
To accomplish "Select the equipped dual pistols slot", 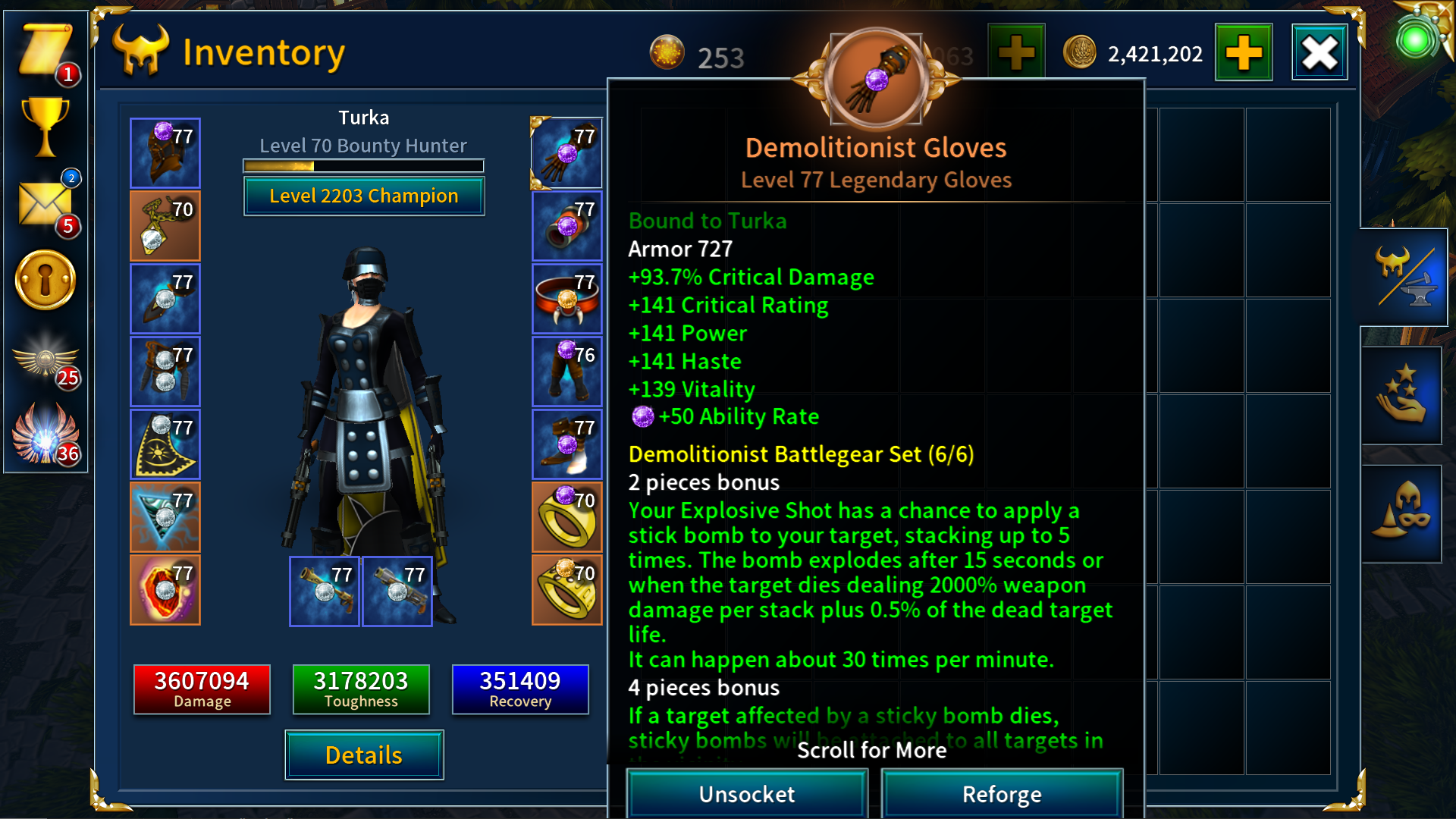I will [325, 591].
